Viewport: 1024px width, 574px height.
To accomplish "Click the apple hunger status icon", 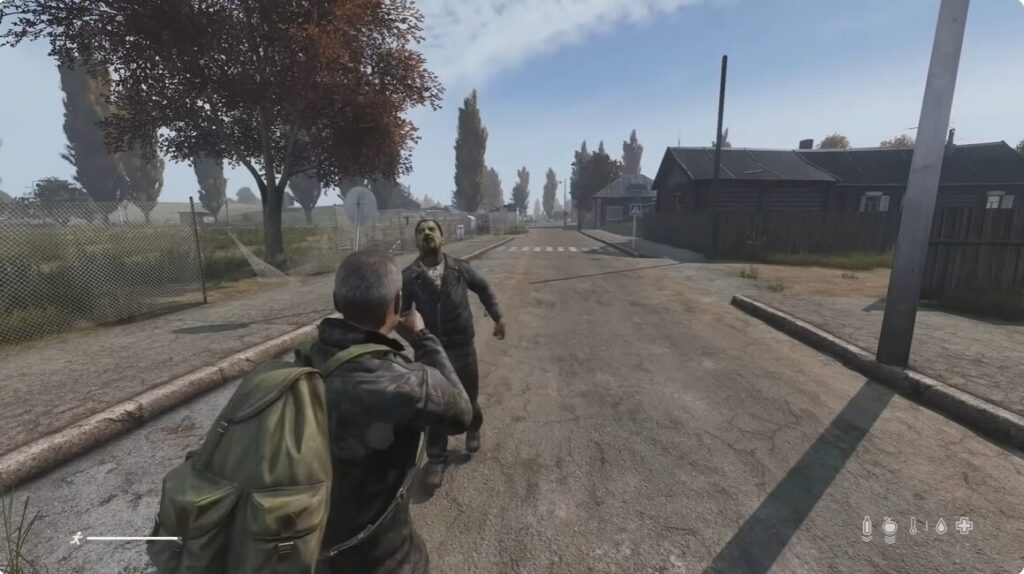I will pos(890,527).
